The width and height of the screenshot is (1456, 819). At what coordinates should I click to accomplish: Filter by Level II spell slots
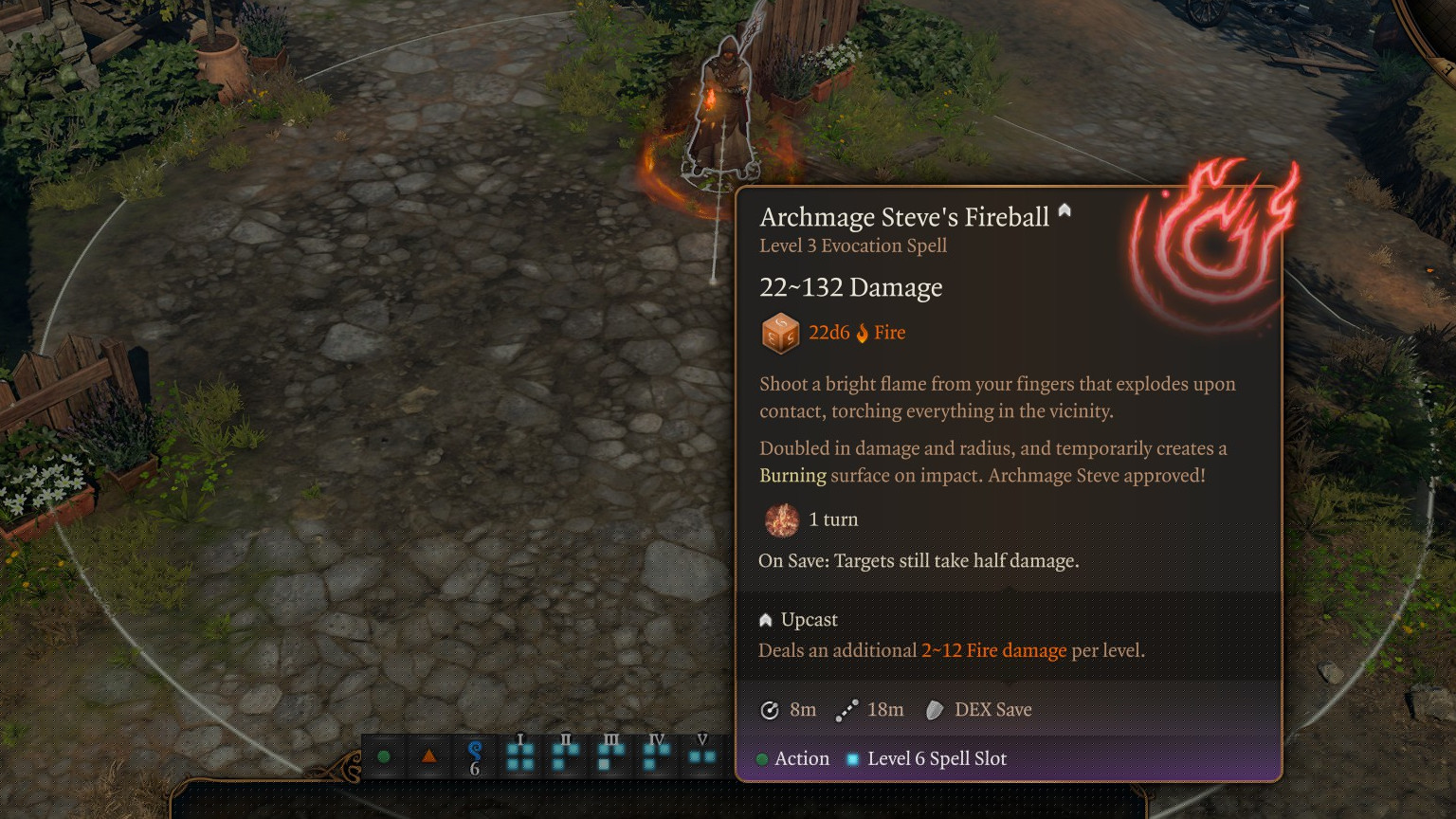coord(565,755)
